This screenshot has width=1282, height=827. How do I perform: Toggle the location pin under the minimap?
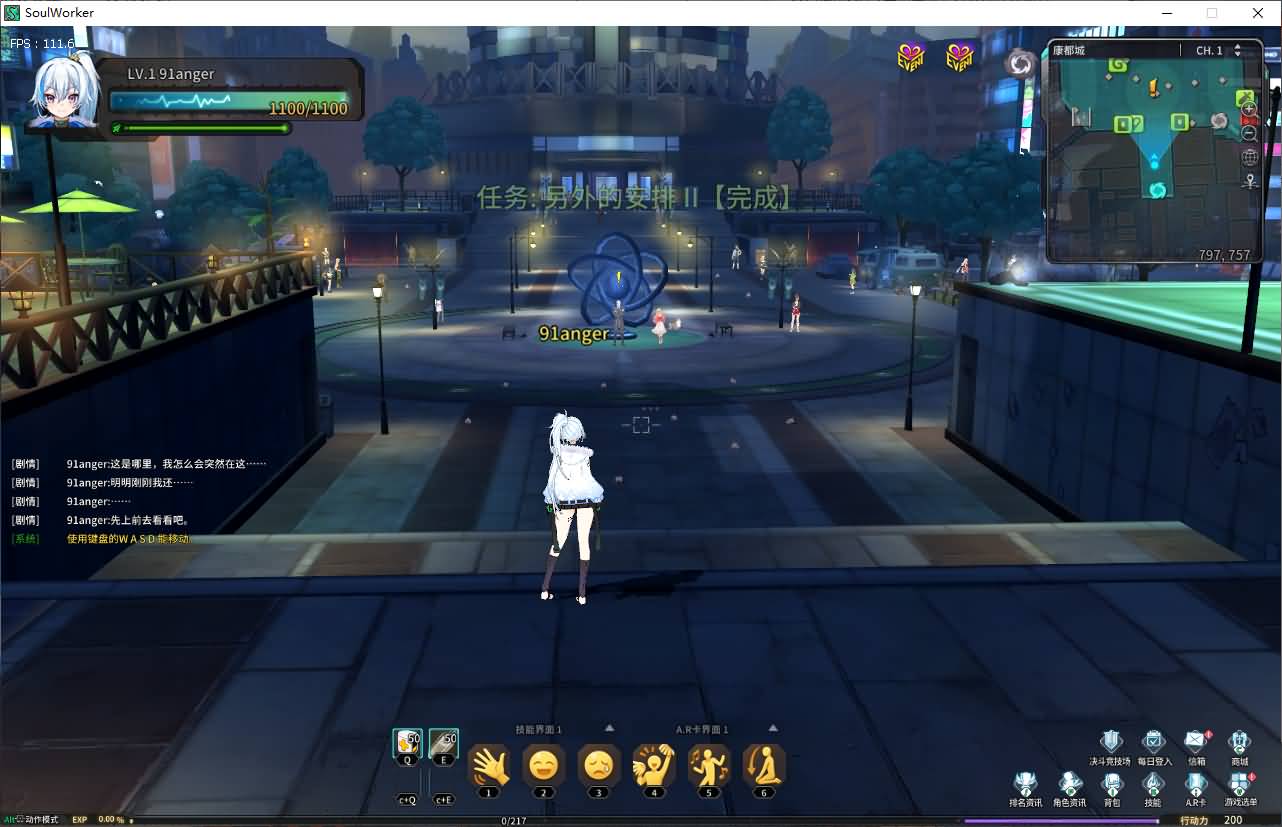(x=1249, y=180)
